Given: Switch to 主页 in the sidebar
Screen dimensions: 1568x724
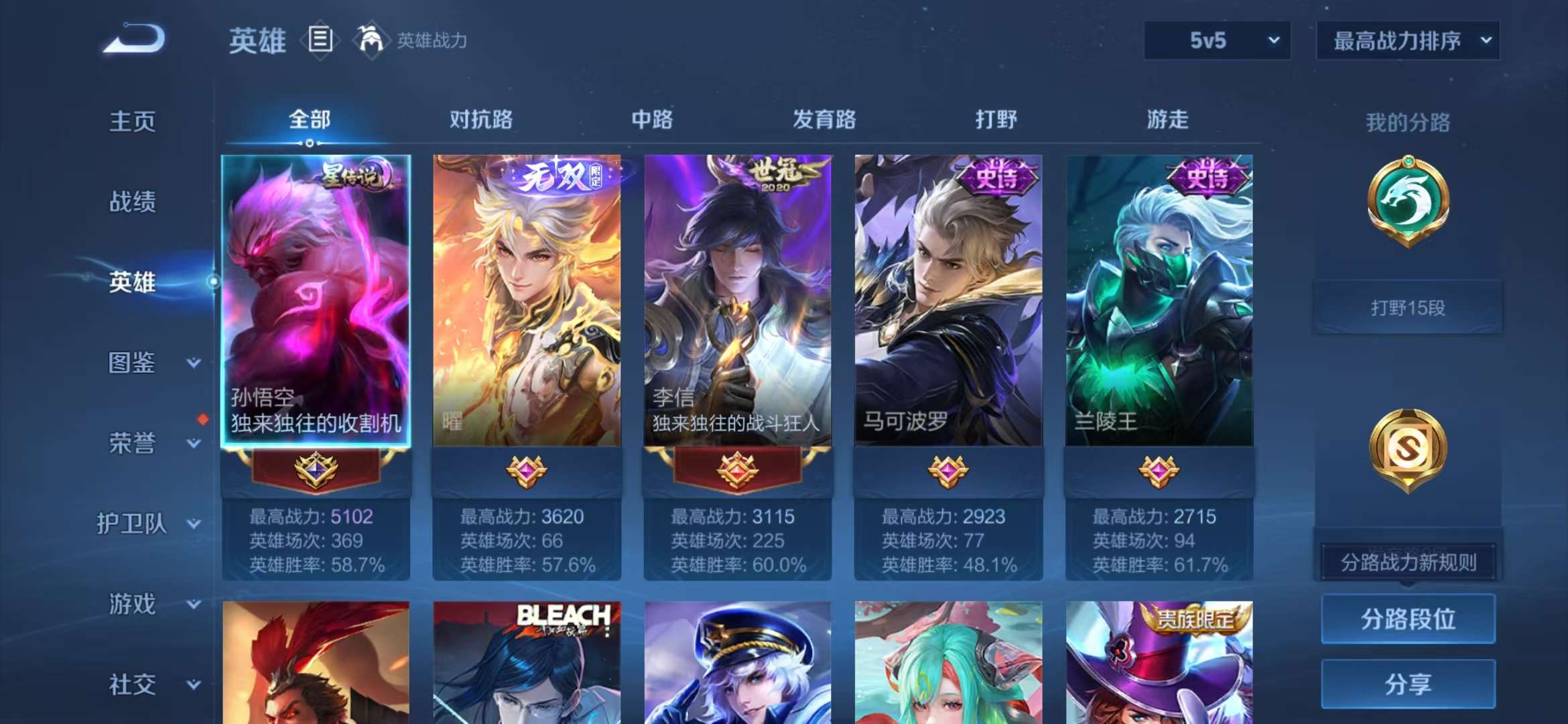Looking at the screenshot, I should coord(132,122).
